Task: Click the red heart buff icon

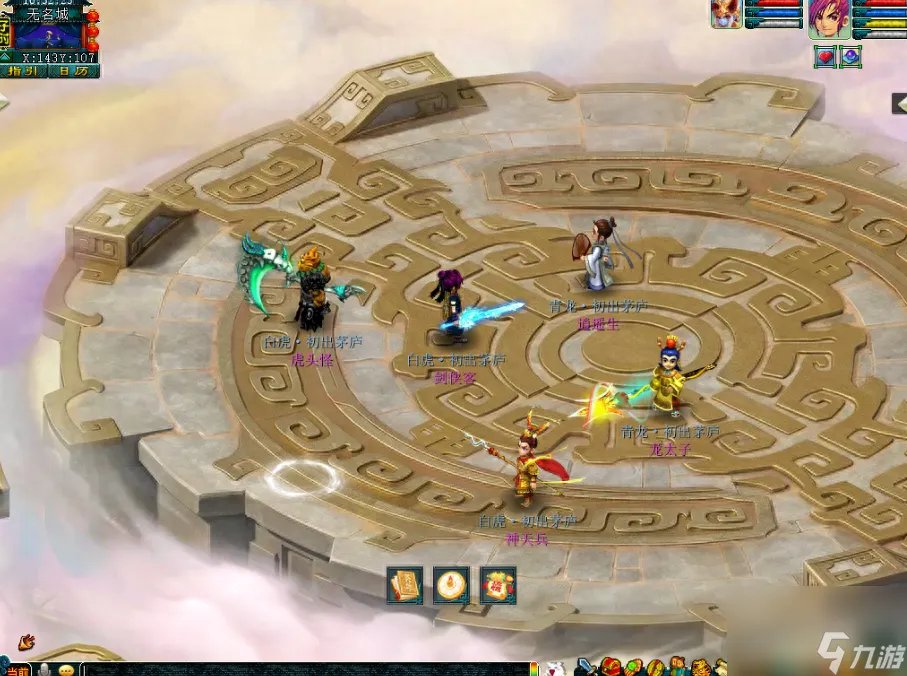Action: [x=825, y=57]
